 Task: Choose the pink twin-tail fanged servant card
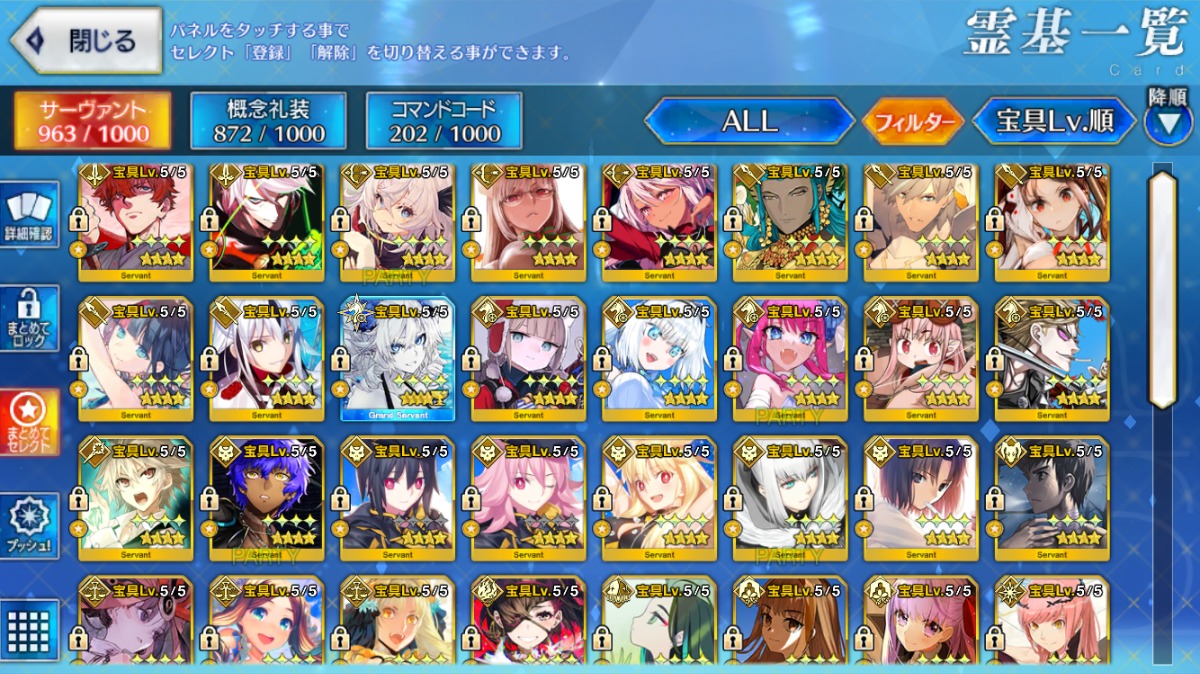pyautogui.click(x=790, y=358)
